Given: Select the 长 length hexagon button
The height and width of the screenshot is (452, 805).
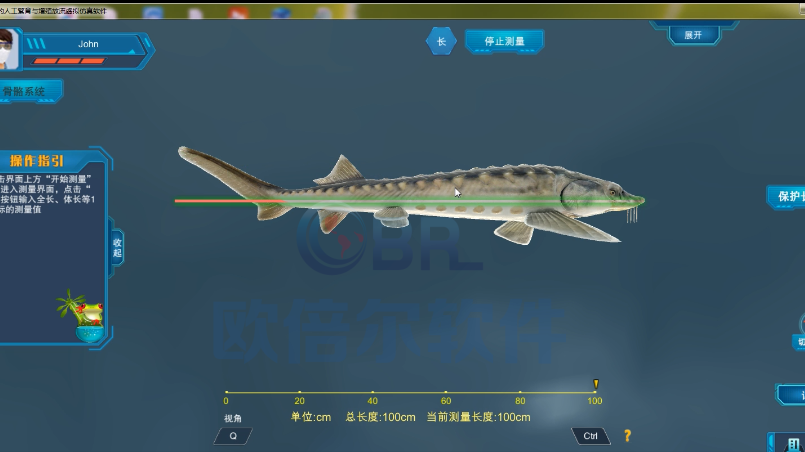Looking at the screenshot, I should (441, 42).
